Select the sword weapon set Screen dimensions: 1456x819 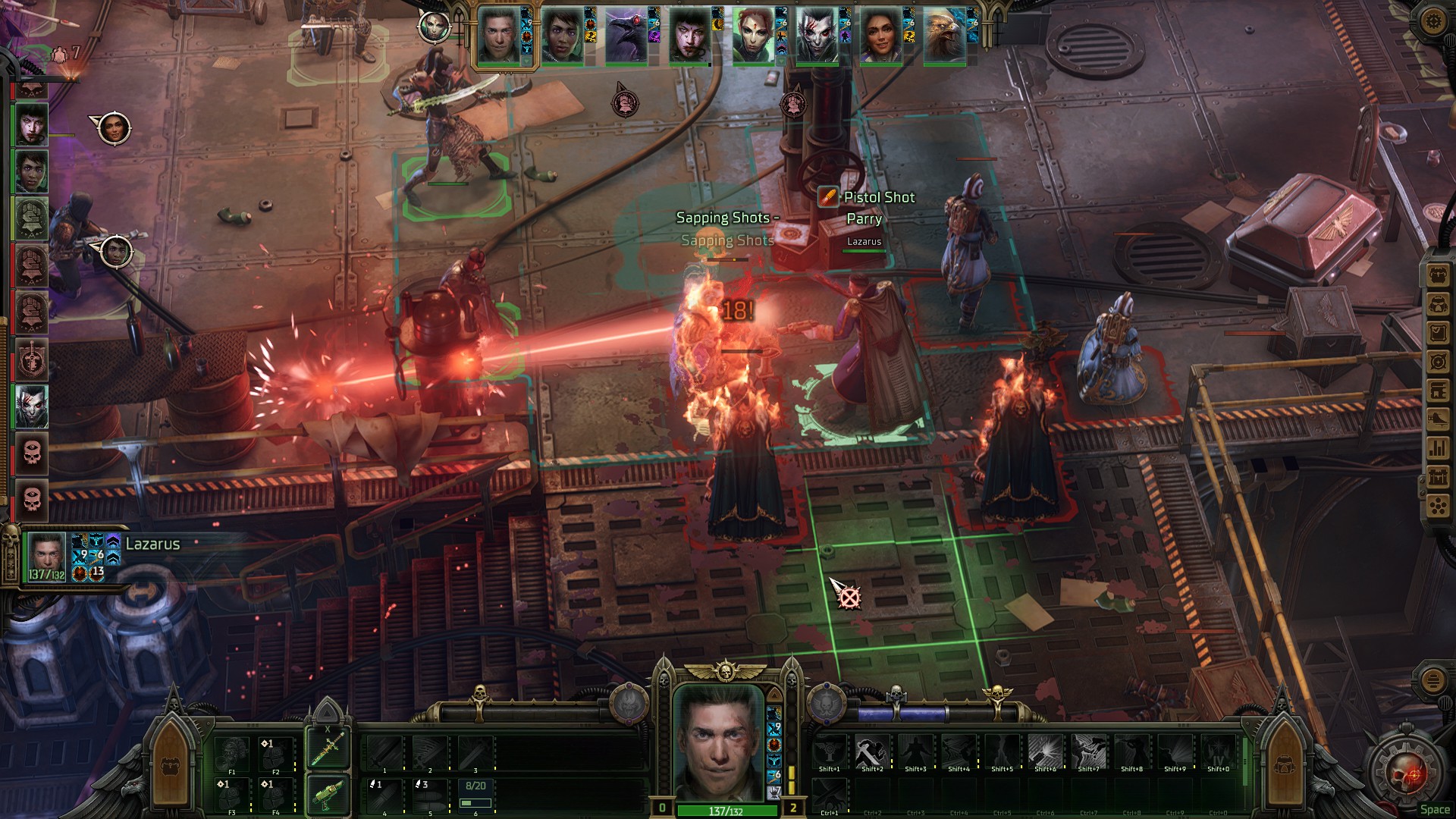pyautogui.click(x=328, y=747)
